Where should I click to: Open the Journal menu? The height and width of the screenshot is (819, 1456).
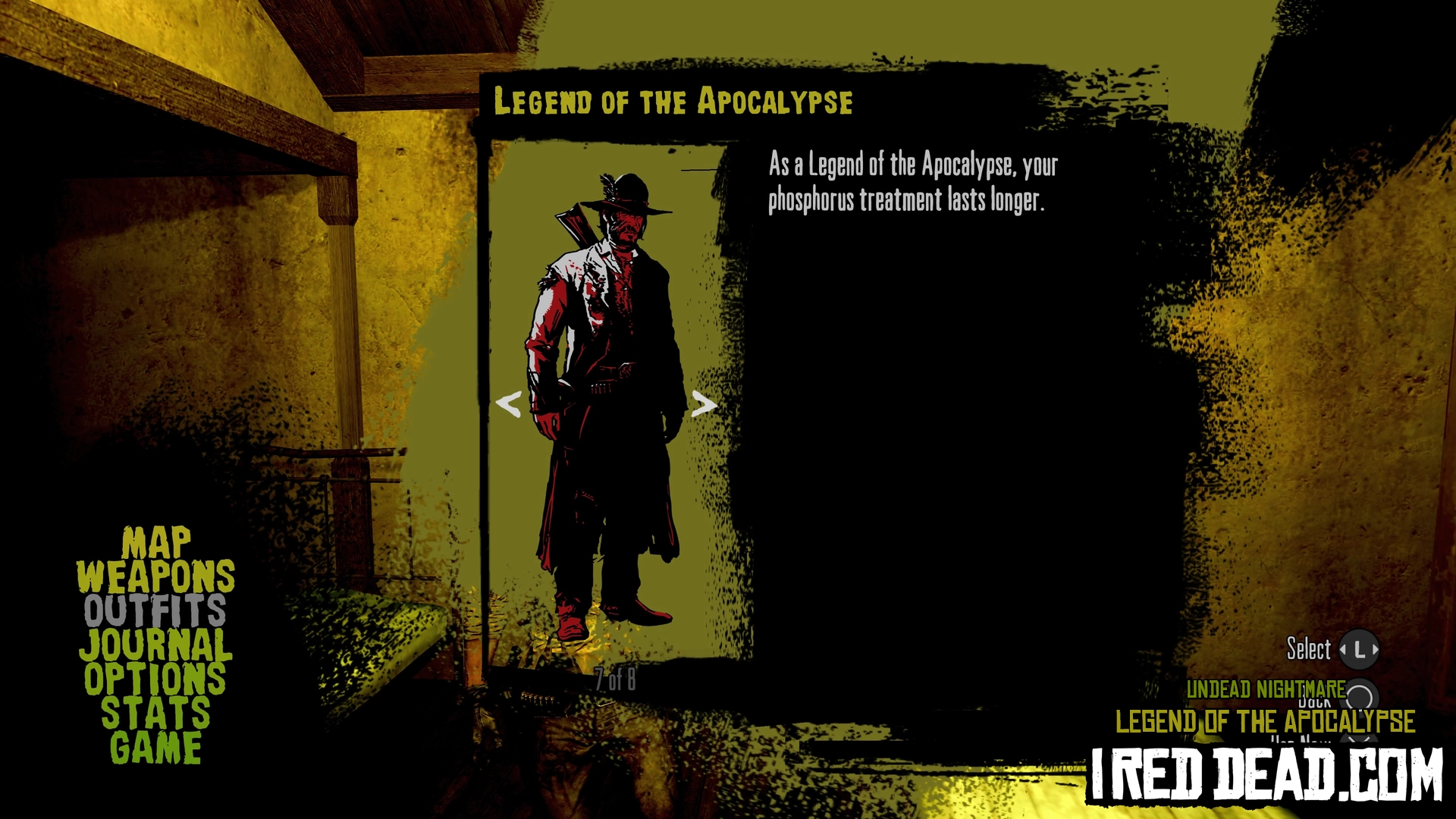[x=155, y=645]
